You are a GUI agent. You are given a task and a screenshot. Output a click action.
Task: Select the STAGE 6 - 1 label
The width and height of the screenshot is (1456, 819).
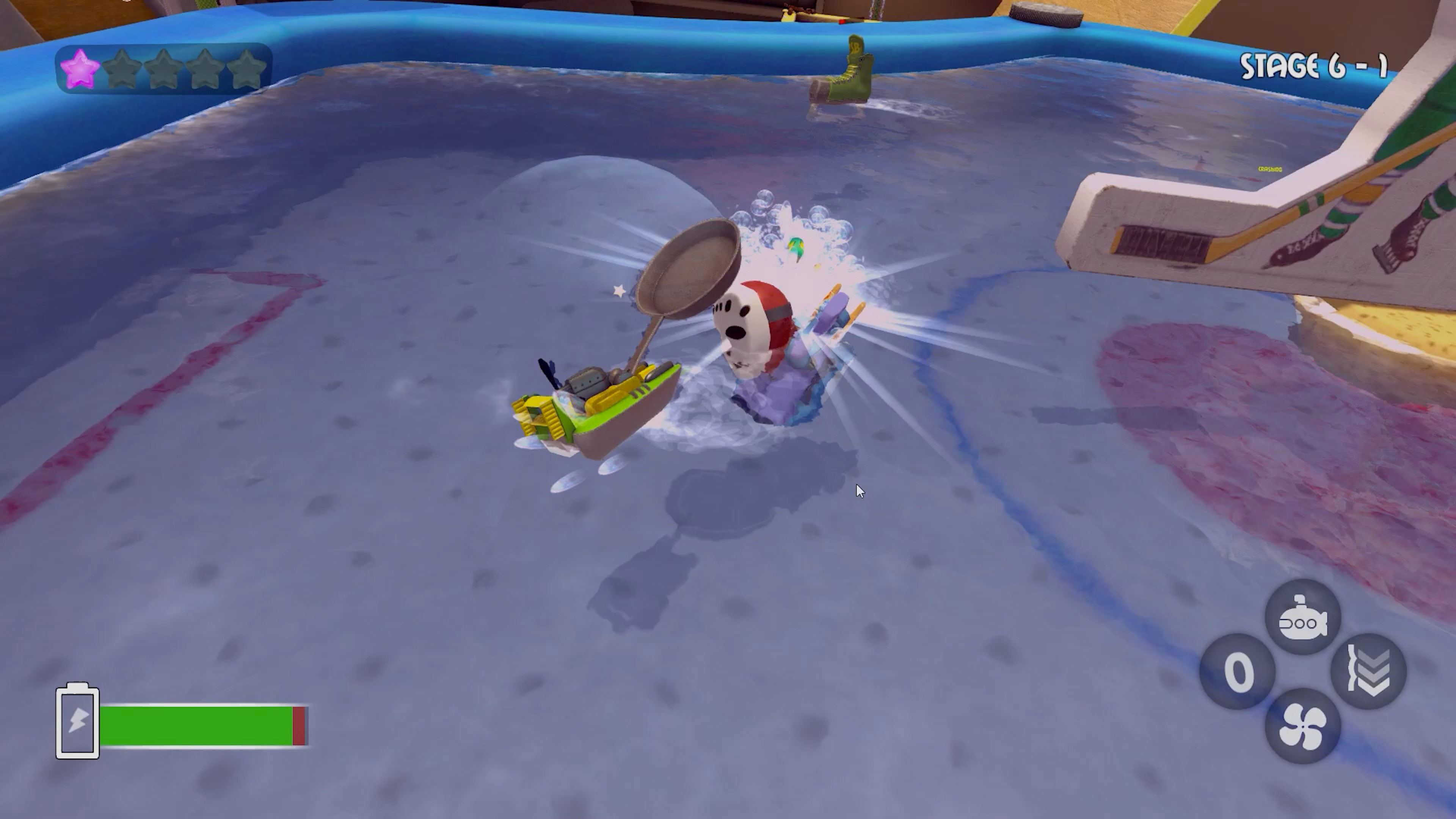tap(1313, 65)
